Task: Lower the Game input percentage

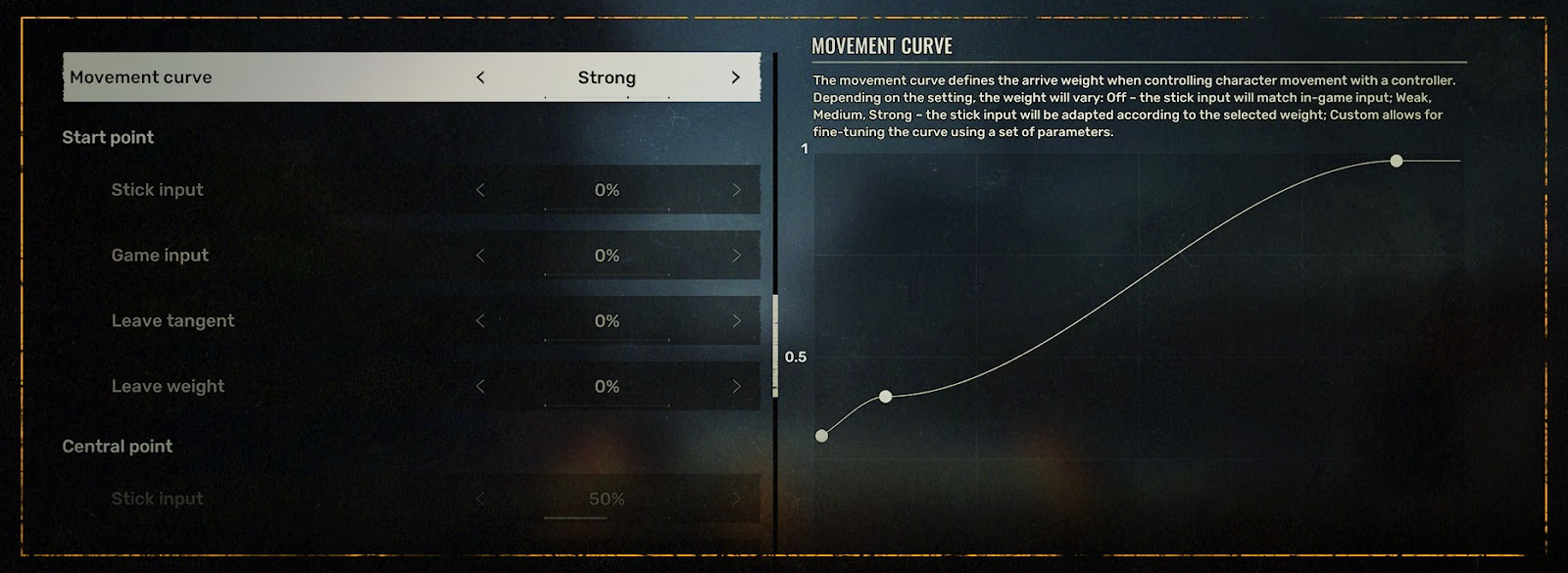Action: (x=480, y=256)
